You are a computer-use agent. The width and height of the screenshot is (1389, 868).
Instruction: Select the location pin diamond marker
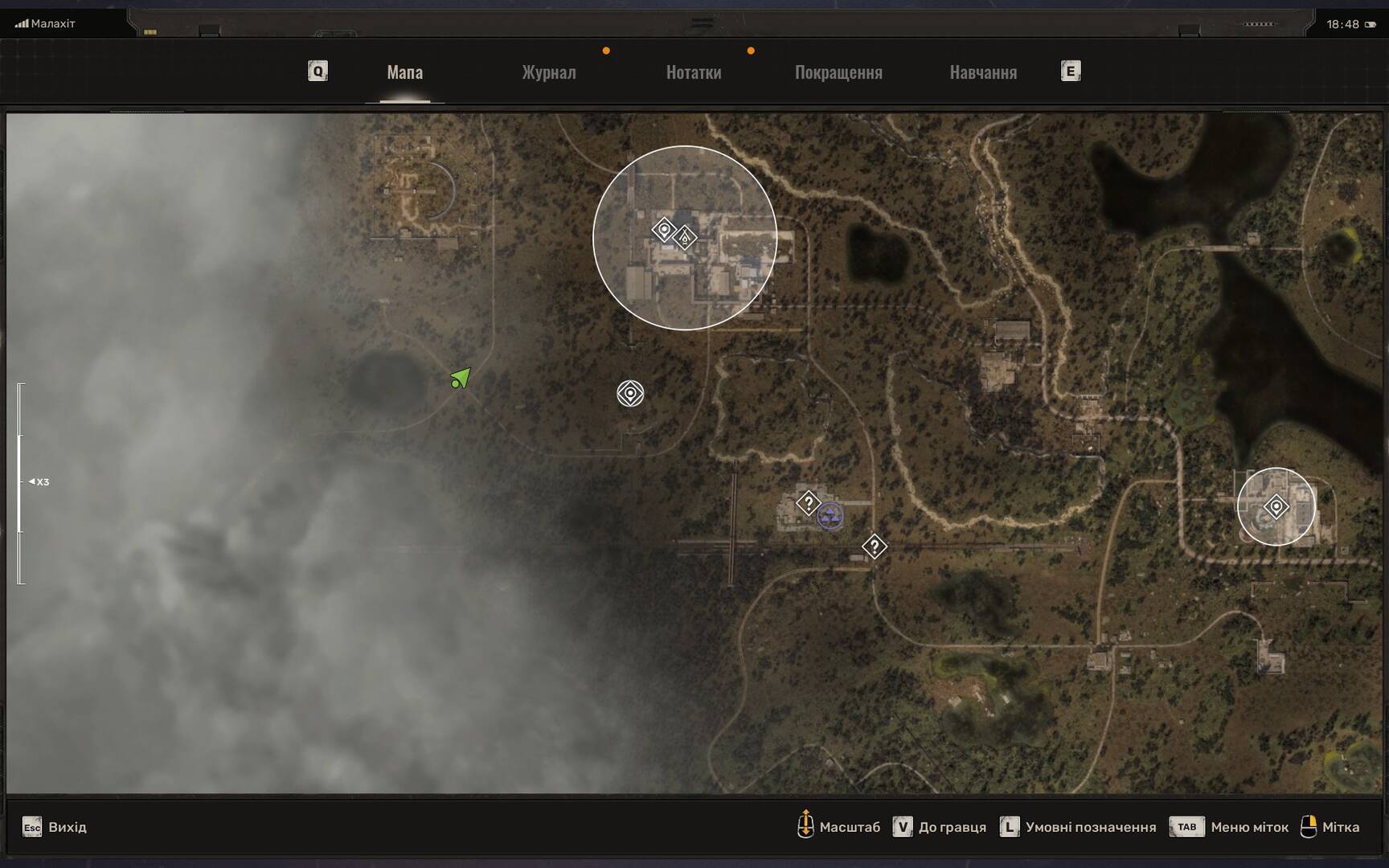click(664, 230)
